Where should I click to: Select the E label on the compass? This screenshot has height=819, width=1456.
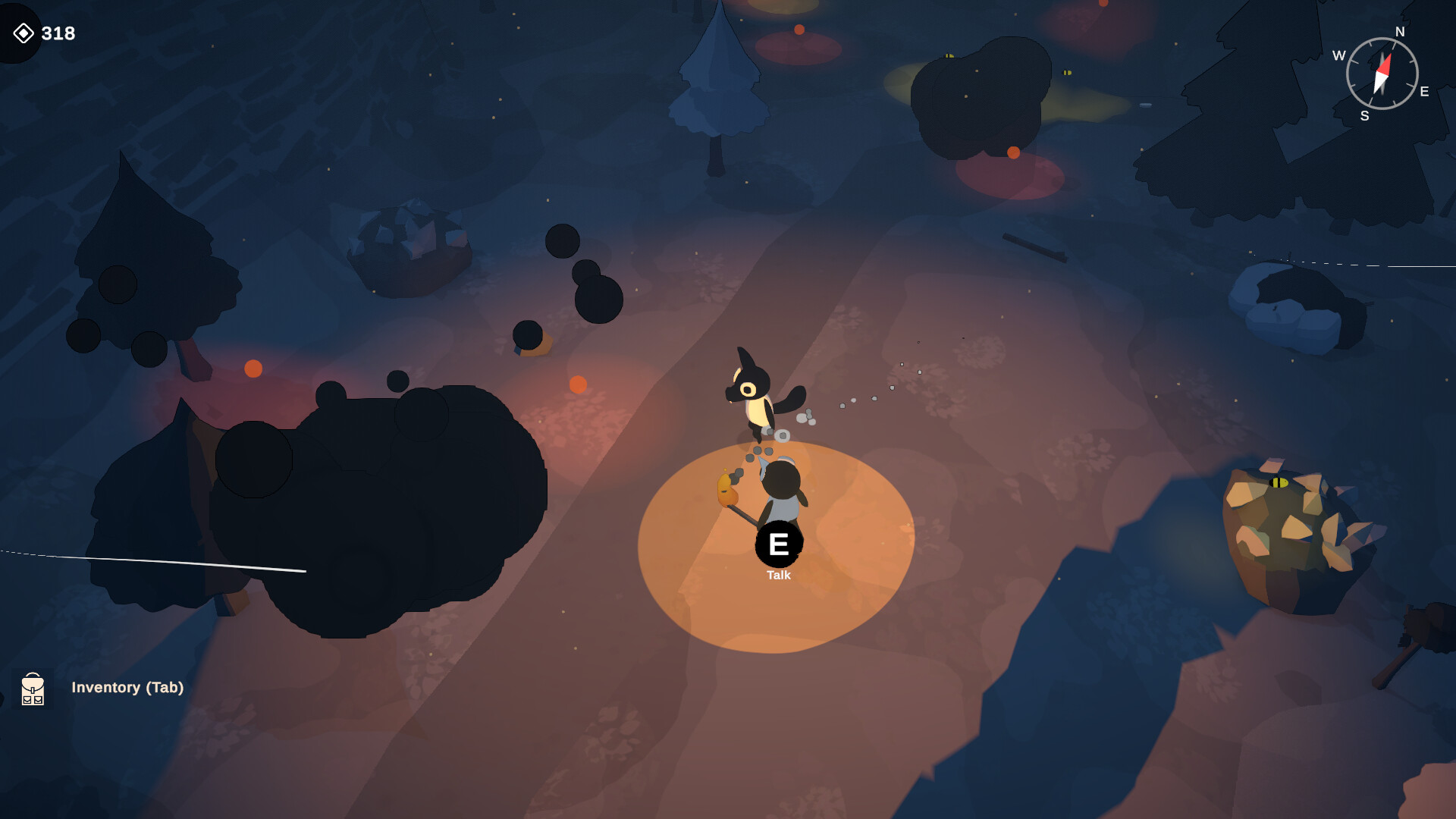coord(1424,93)
